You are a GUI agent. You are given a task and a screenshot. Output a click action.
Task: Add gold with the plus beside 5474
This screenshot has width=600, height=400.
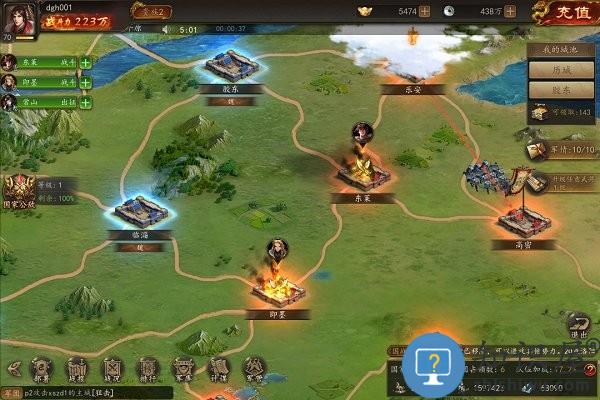[x=425, y=11]
